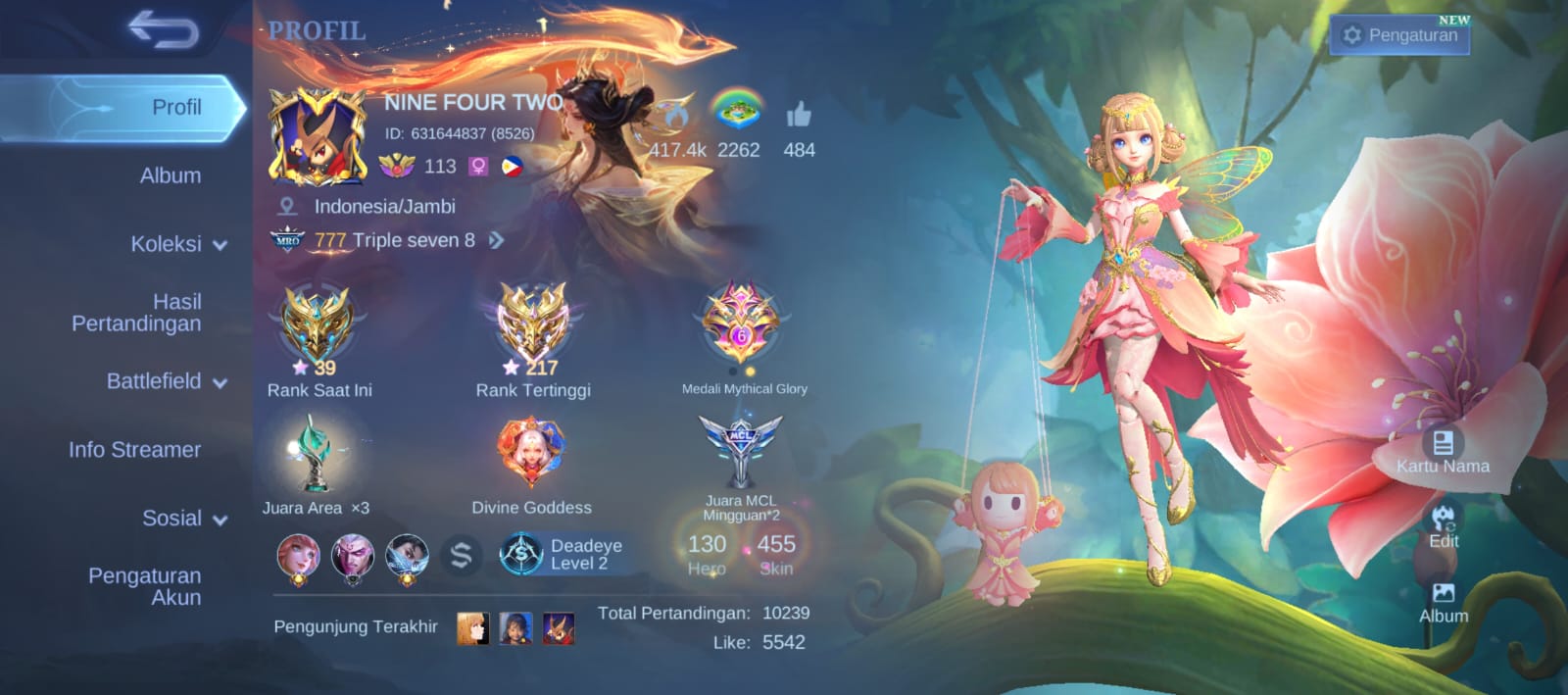Screen dimensions: 1568x695
Task: Open the Kartu Nama name card
Action: click(x=1443, y=451)
